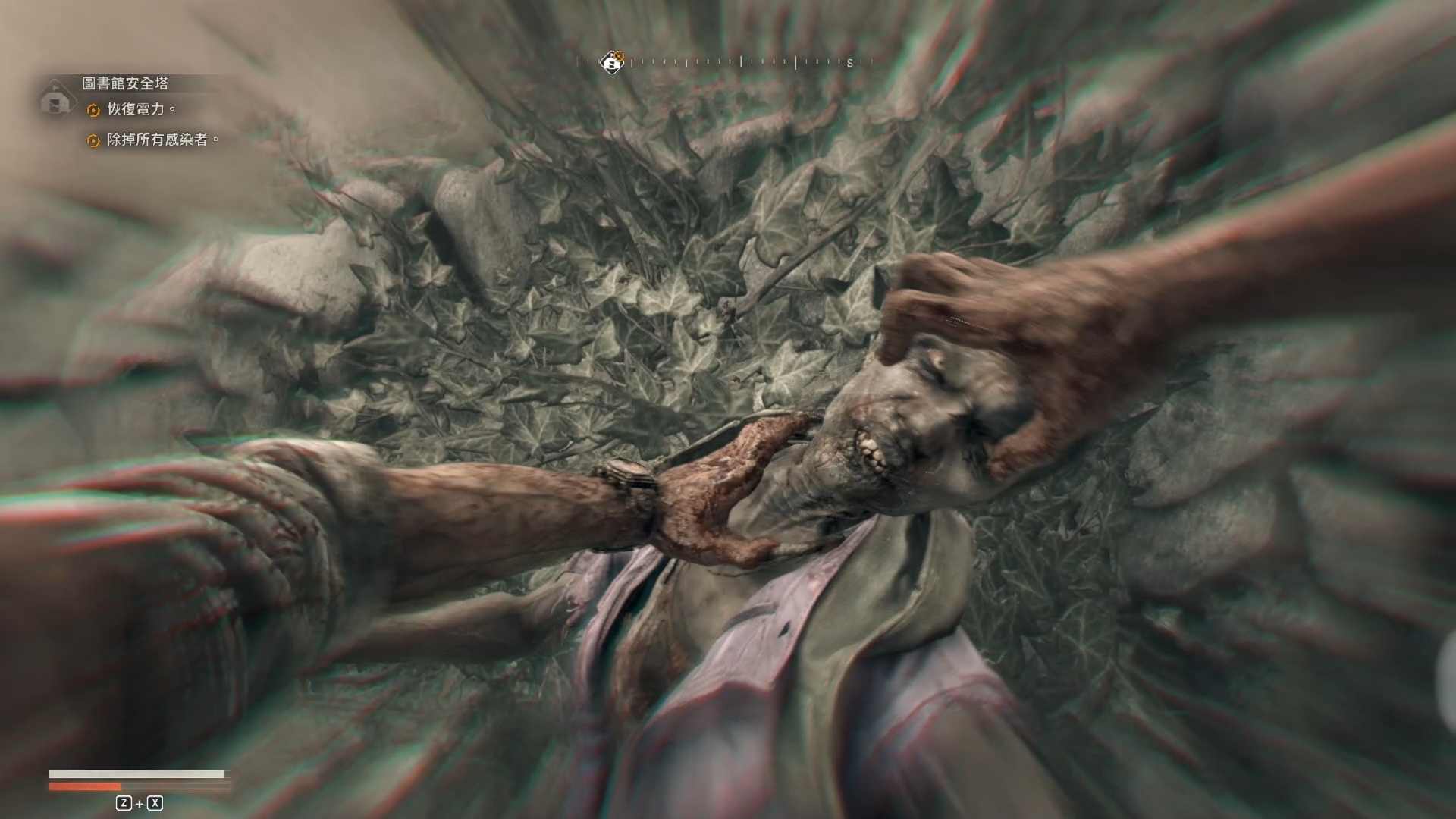This screenshot has width=1456, height=819.
Task: Click the safe house icon beside quest title
Action: [56, 99]
